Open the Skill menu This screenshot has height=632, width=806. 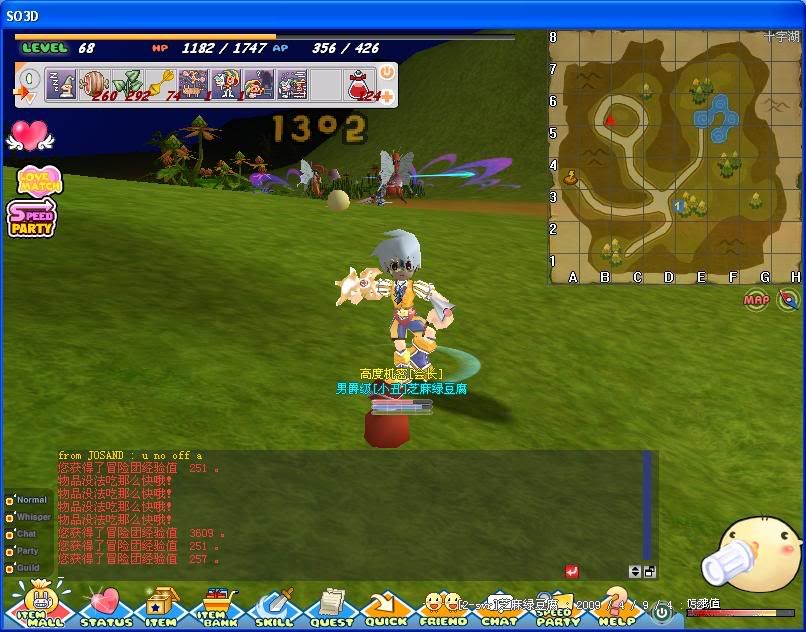(274, 607)
